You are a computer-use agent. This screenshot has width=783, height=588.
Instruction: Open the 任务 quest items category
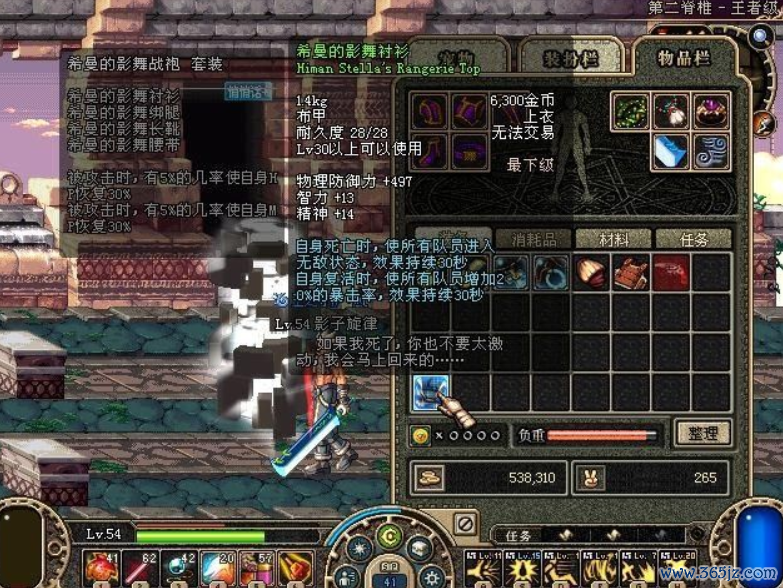tap(693, 239)
